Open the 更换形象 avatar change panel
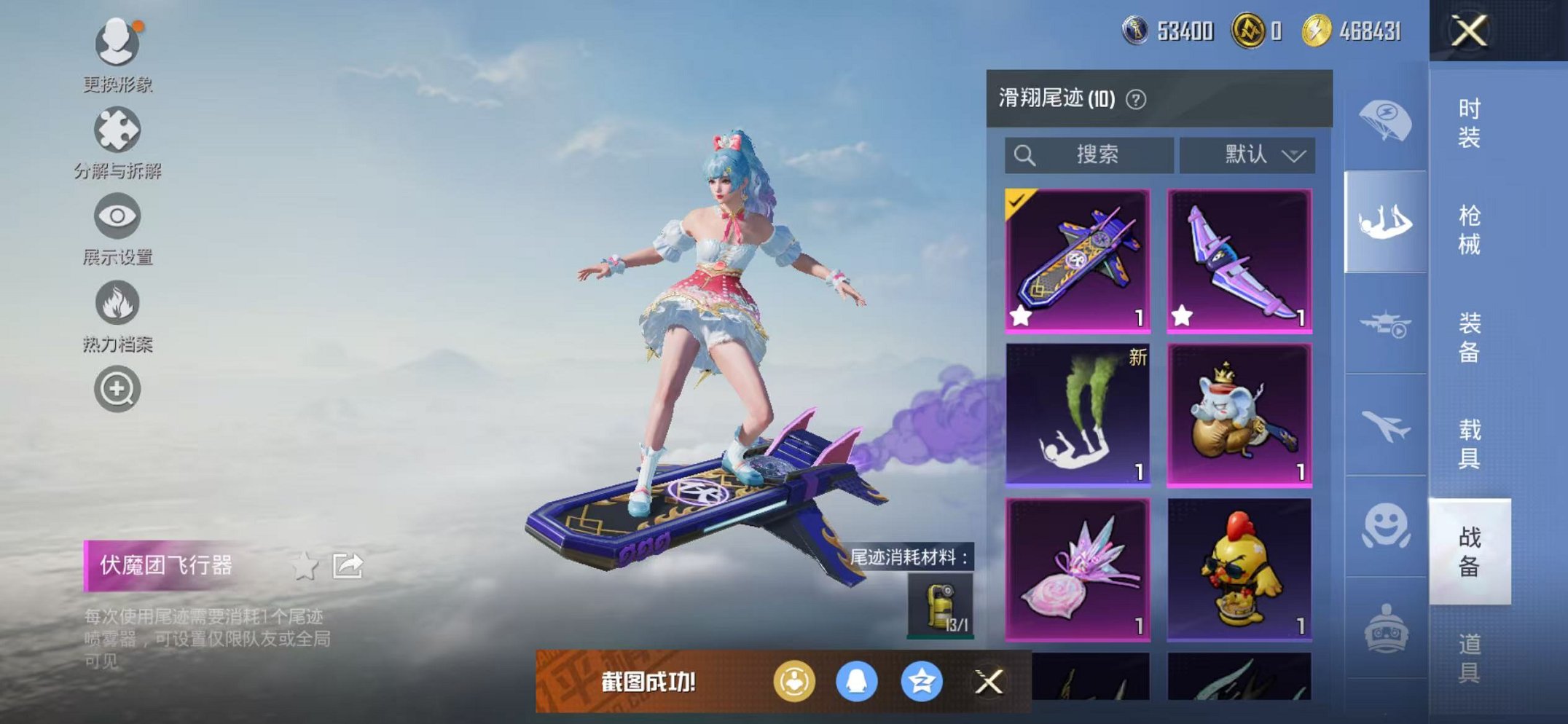This screenshot has height=724, width=1568. pyautogui.click(x=117, y=44)
